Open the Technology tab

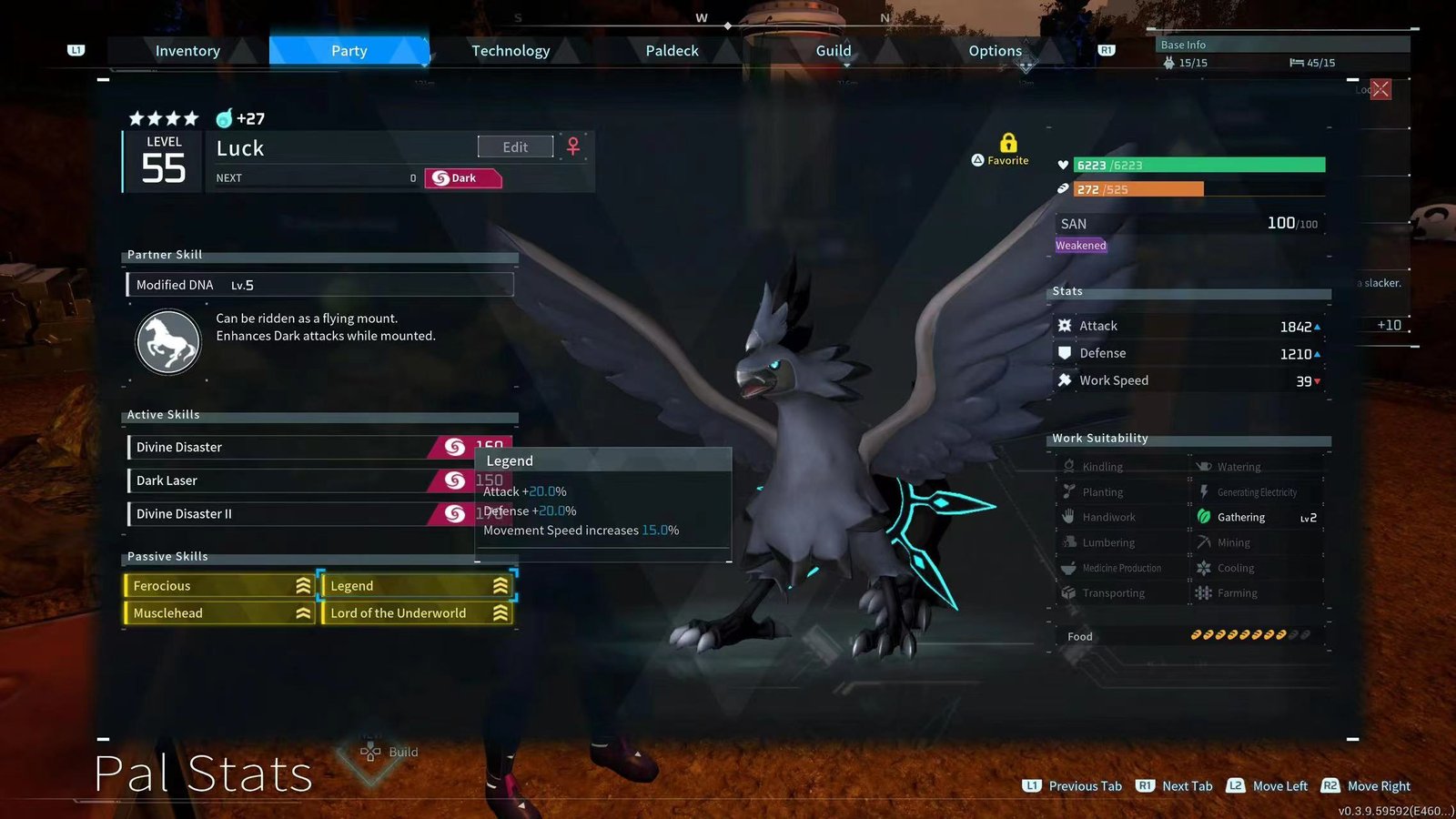[x=511, y=51]
